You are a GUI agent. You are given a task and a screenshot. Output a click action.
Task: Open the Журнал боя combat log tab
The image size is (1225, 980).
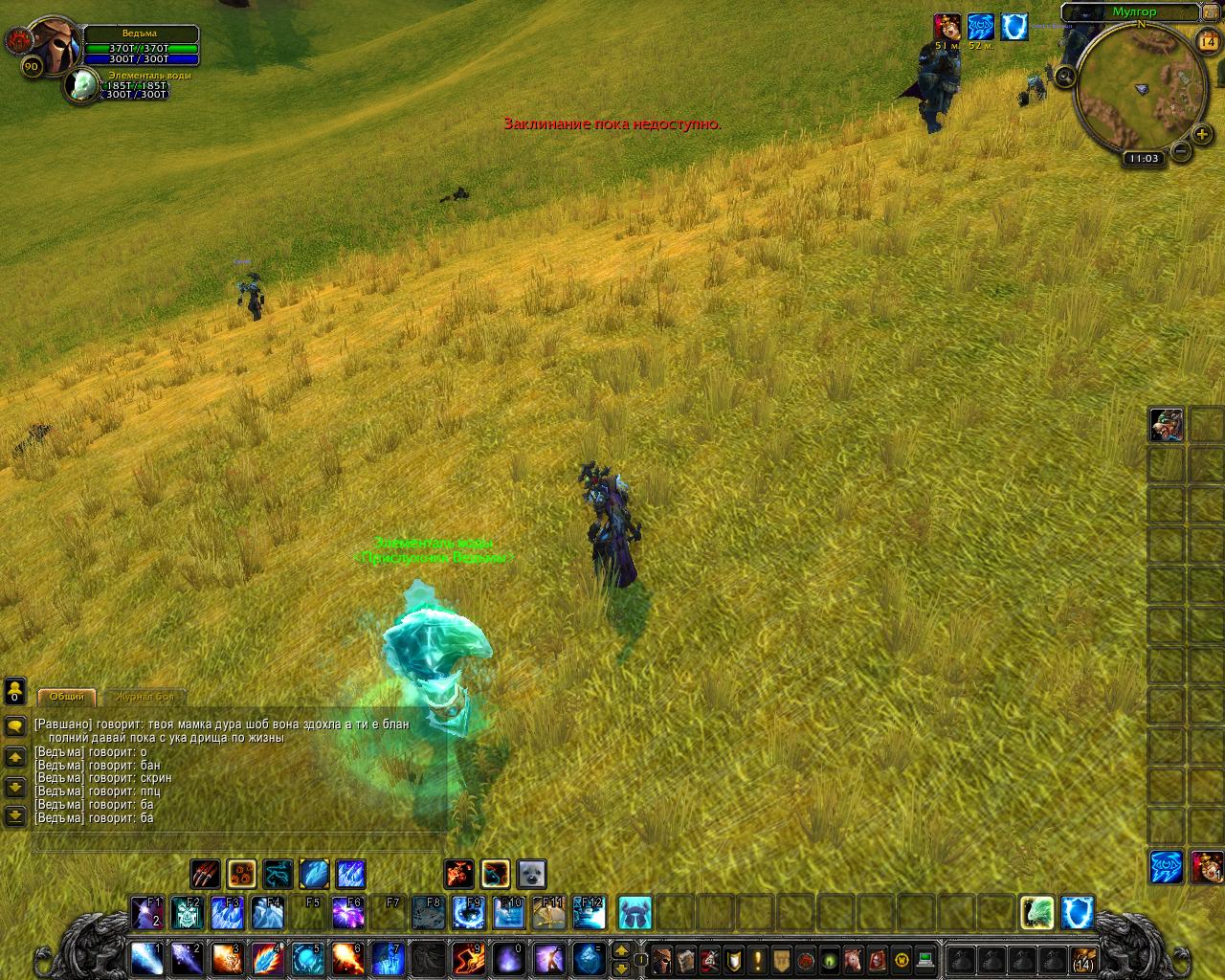click(144, 697)
